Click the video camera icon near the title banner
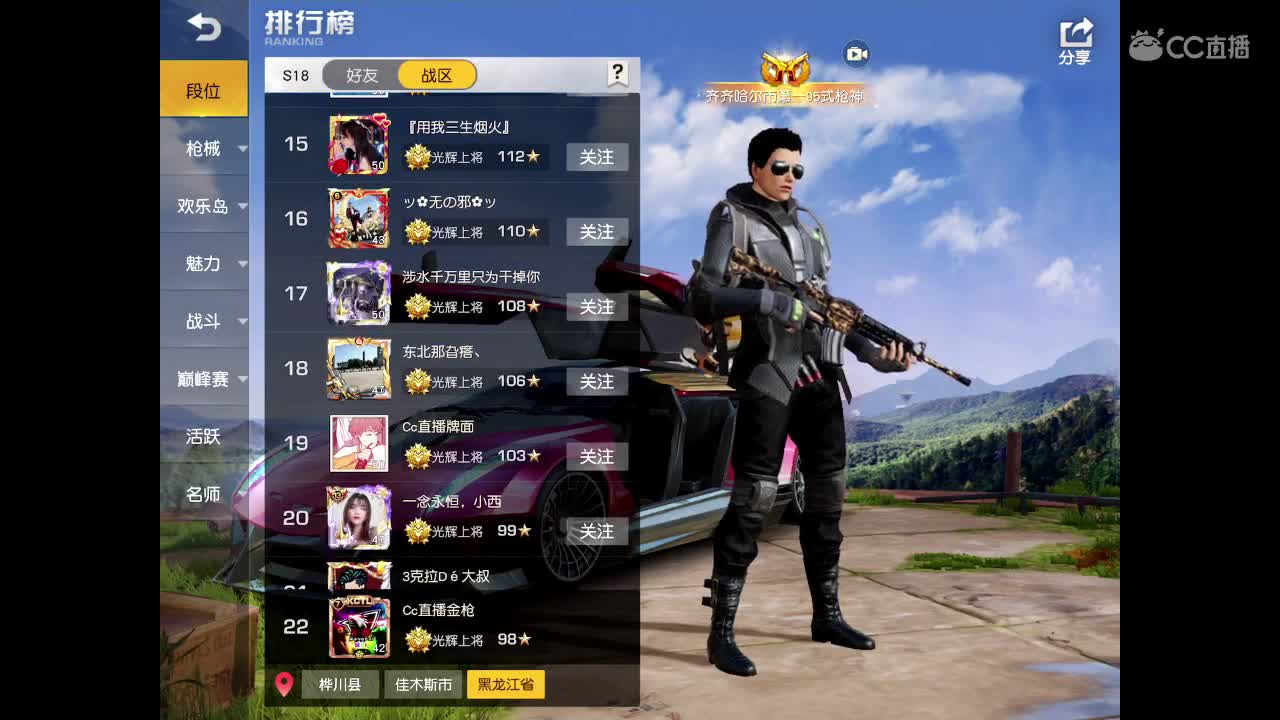Screen dimensions: 1280x720 pyautogui.click(x=858, y=55)
